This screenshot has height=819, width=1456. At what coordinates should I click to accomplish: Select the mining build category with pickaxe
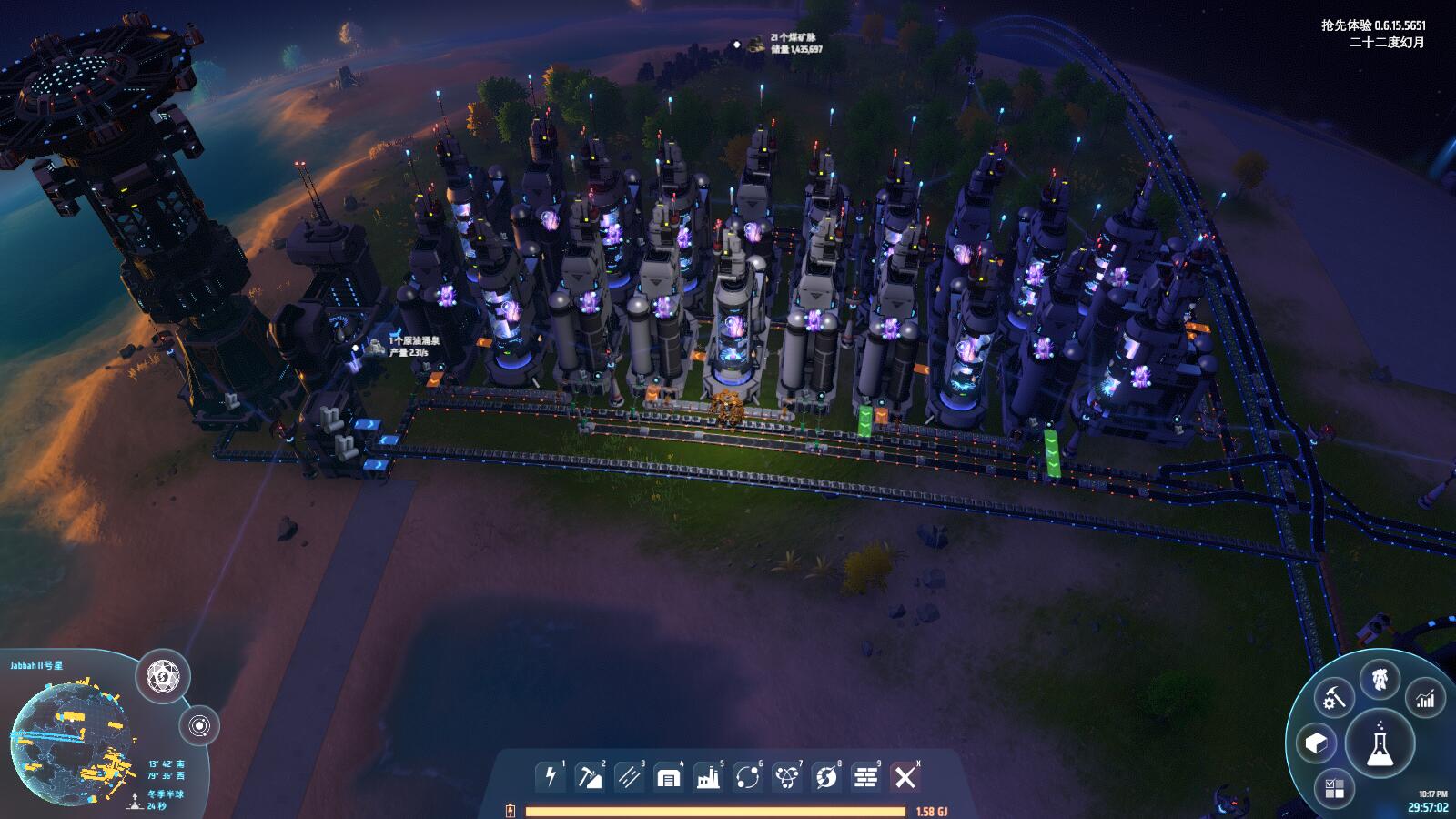[x=590, y=777]
